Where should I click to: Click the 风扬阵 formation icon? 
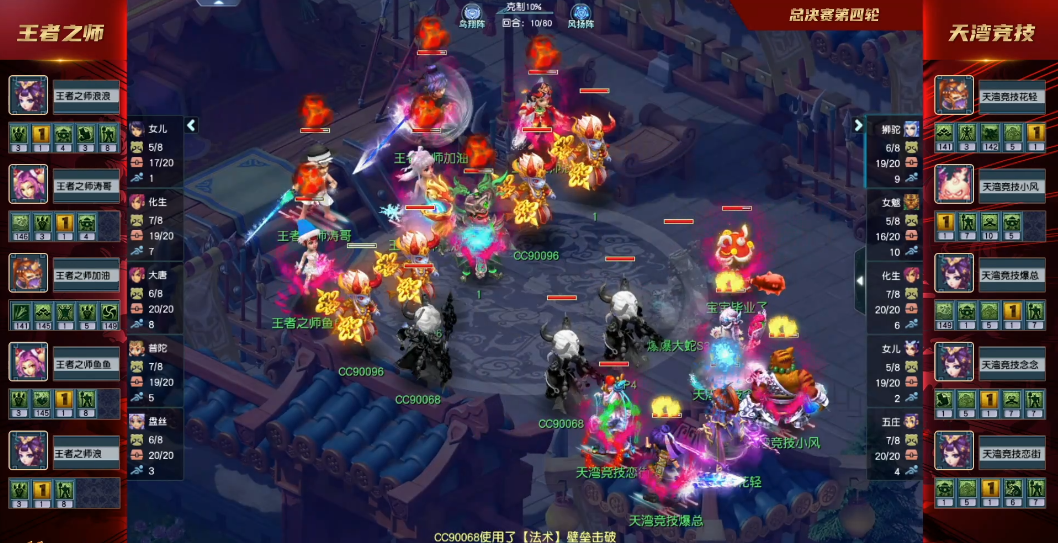coord(581,16)
